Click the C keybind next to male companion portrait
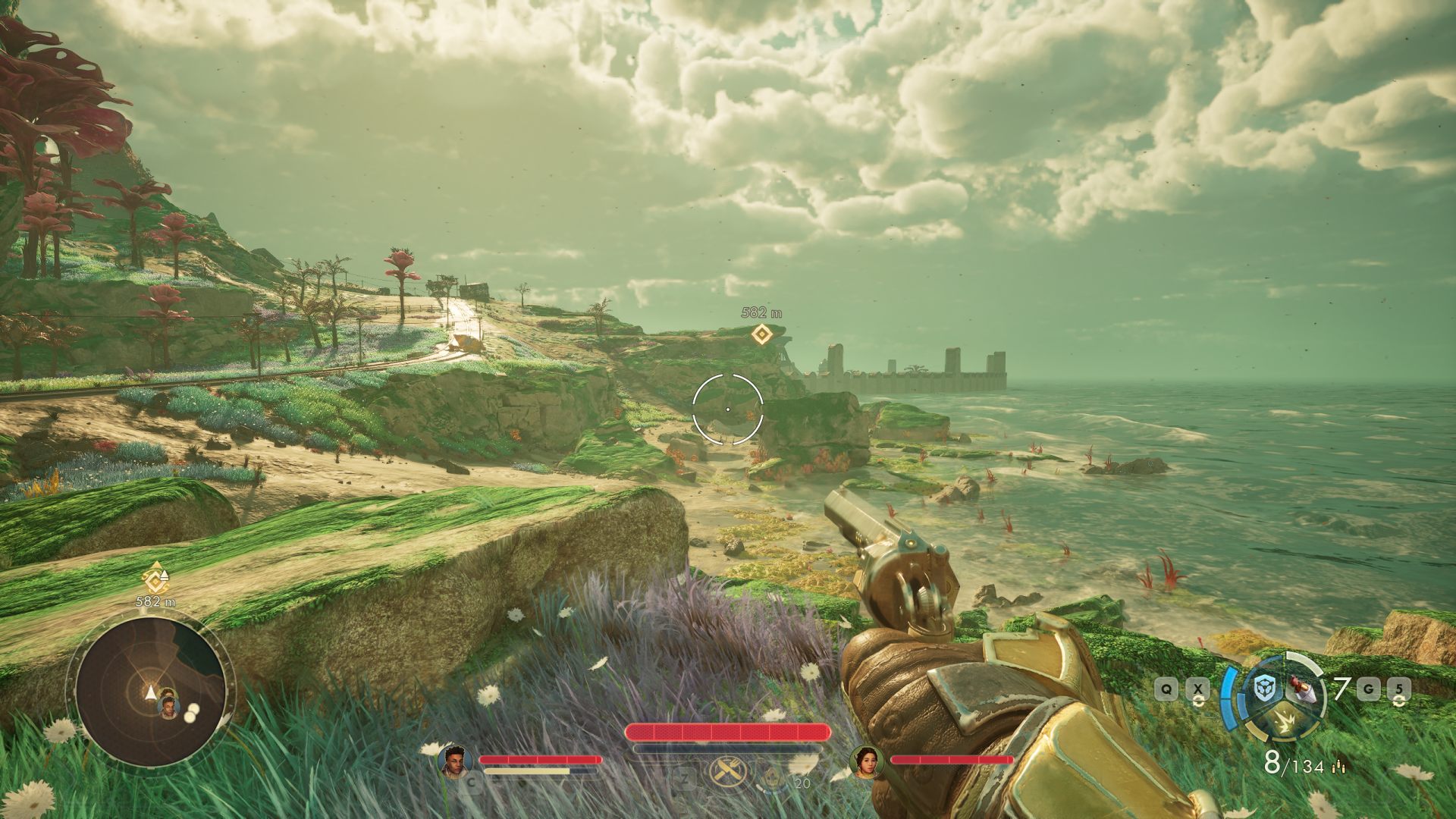Viewport: 1456px width, 819px height. (472, 781)
